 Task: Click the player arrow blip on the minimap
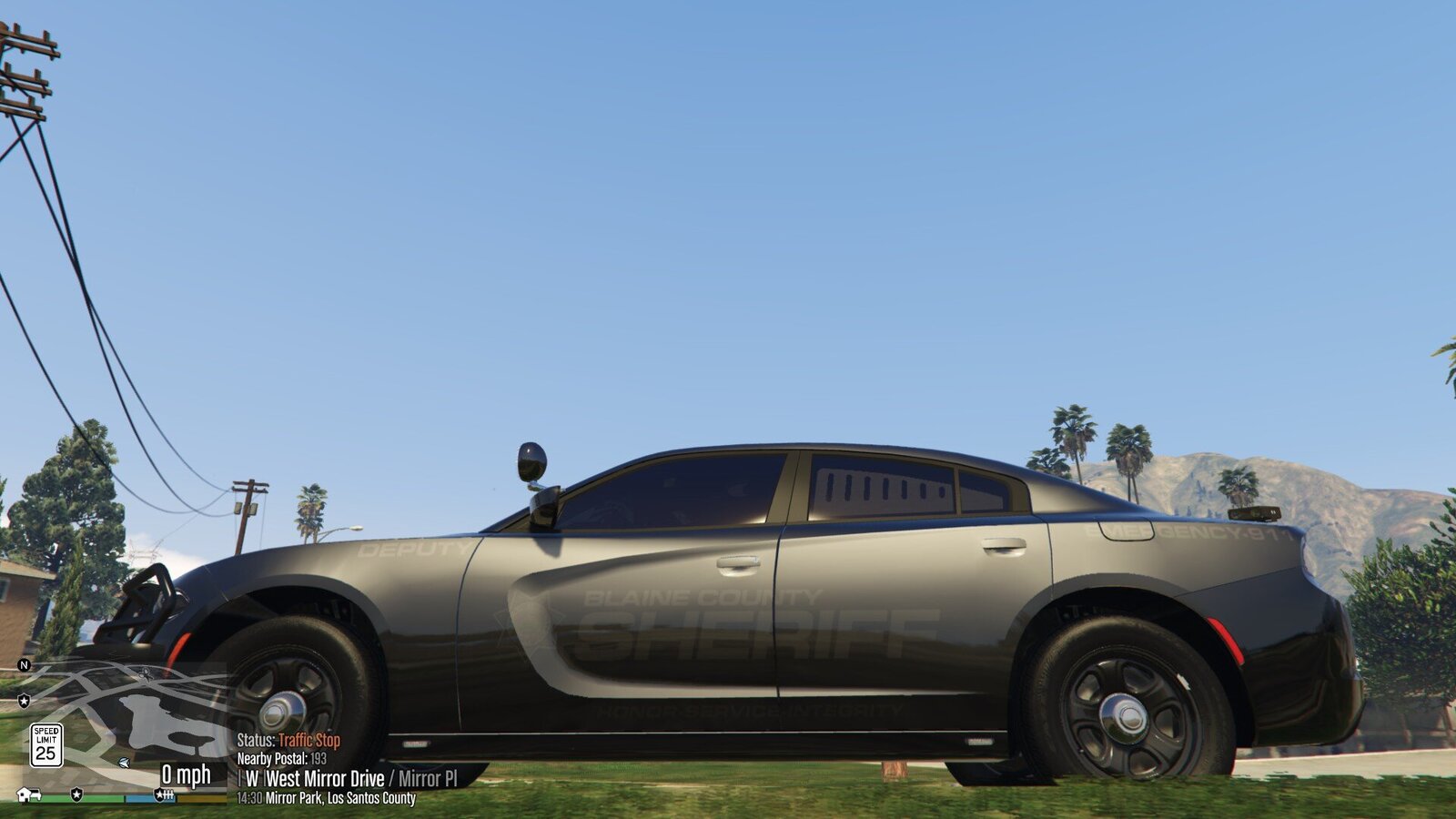(x=123, y=764)
